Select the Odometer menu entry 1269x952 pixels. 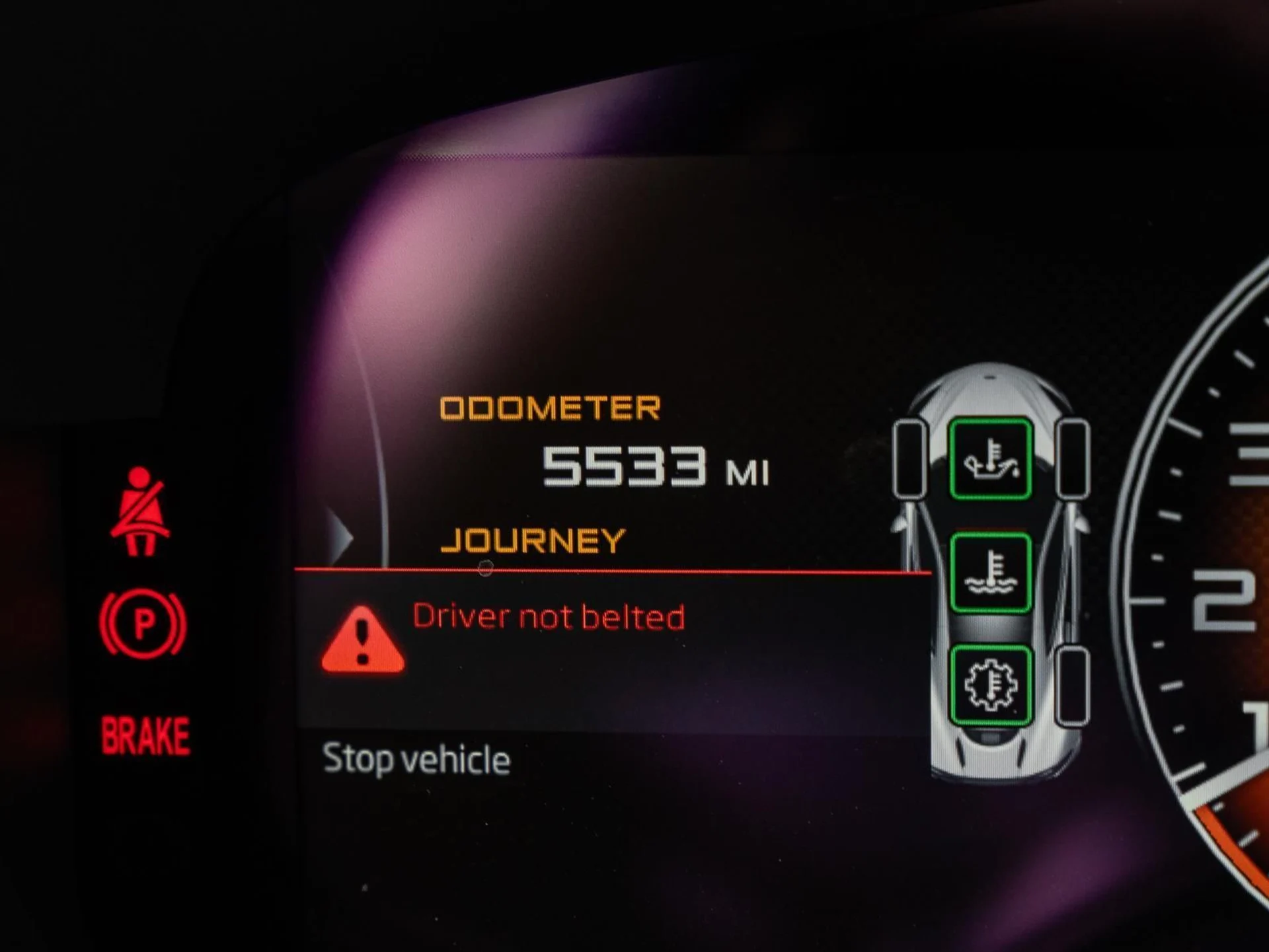click(x=550, y=408)
